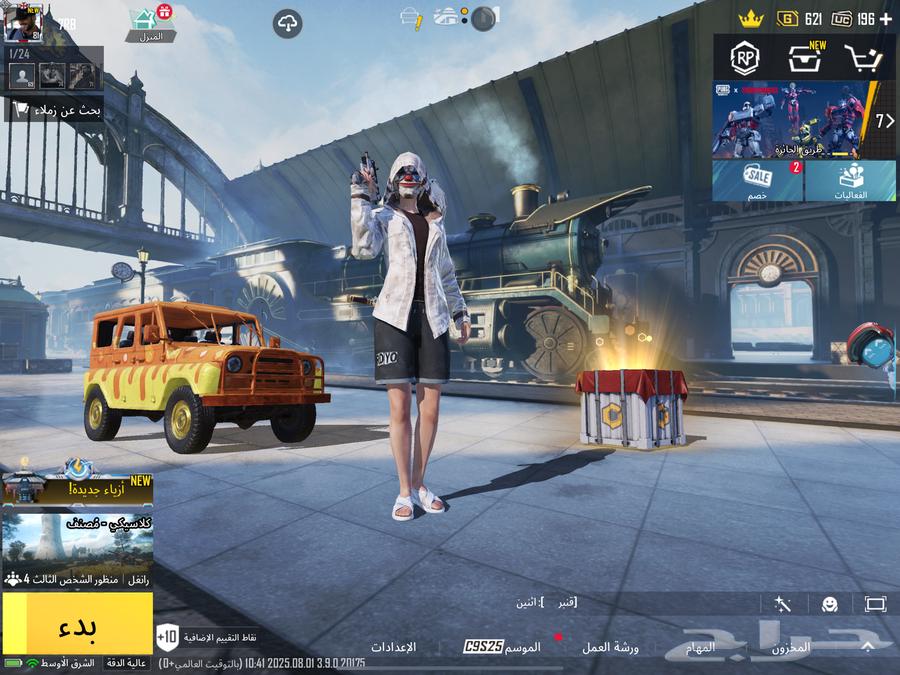Click the emote smiley face icon
Screen dimensions: 900x675
[829, 604]
